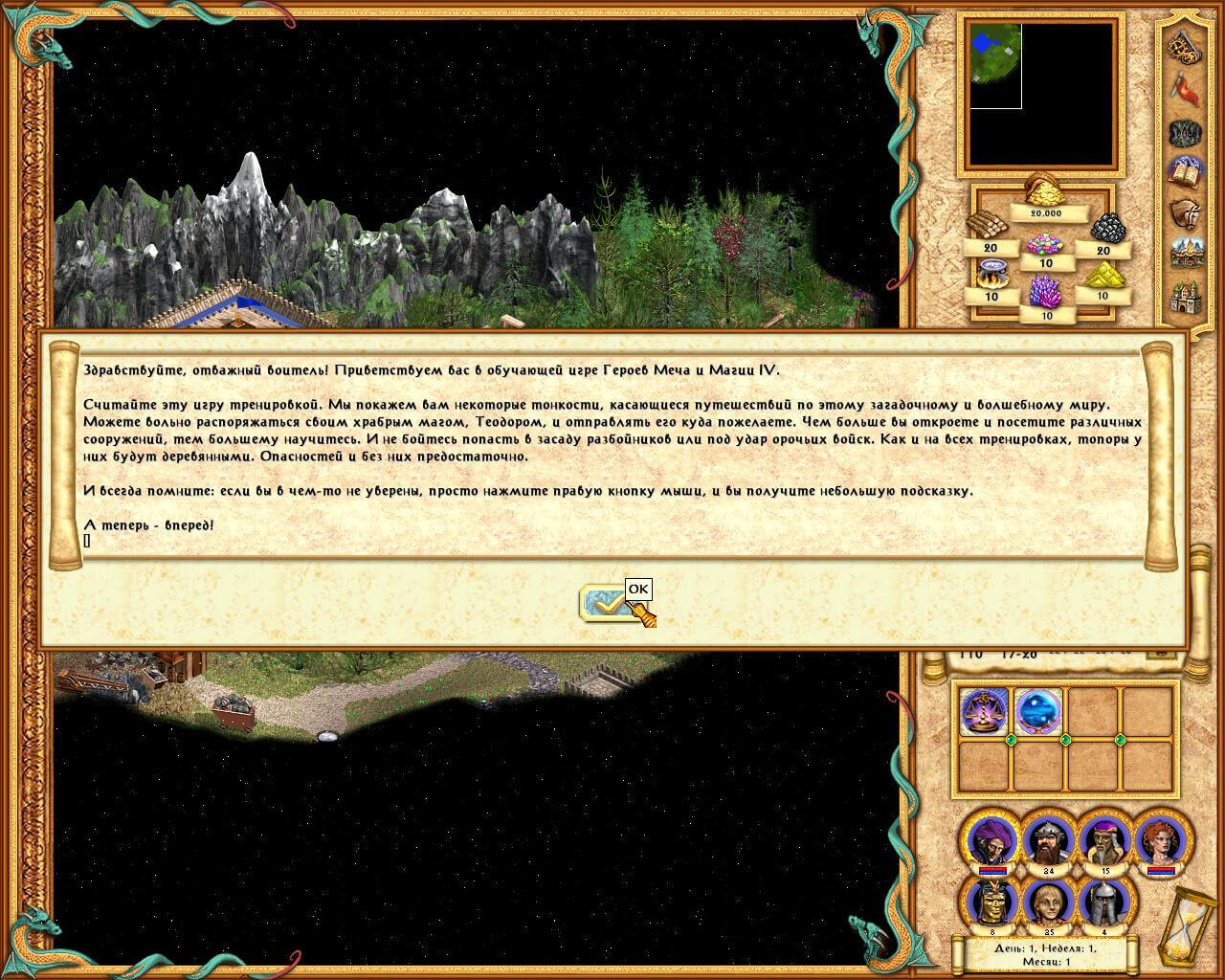Click the castle icon

pos(1187,297)
